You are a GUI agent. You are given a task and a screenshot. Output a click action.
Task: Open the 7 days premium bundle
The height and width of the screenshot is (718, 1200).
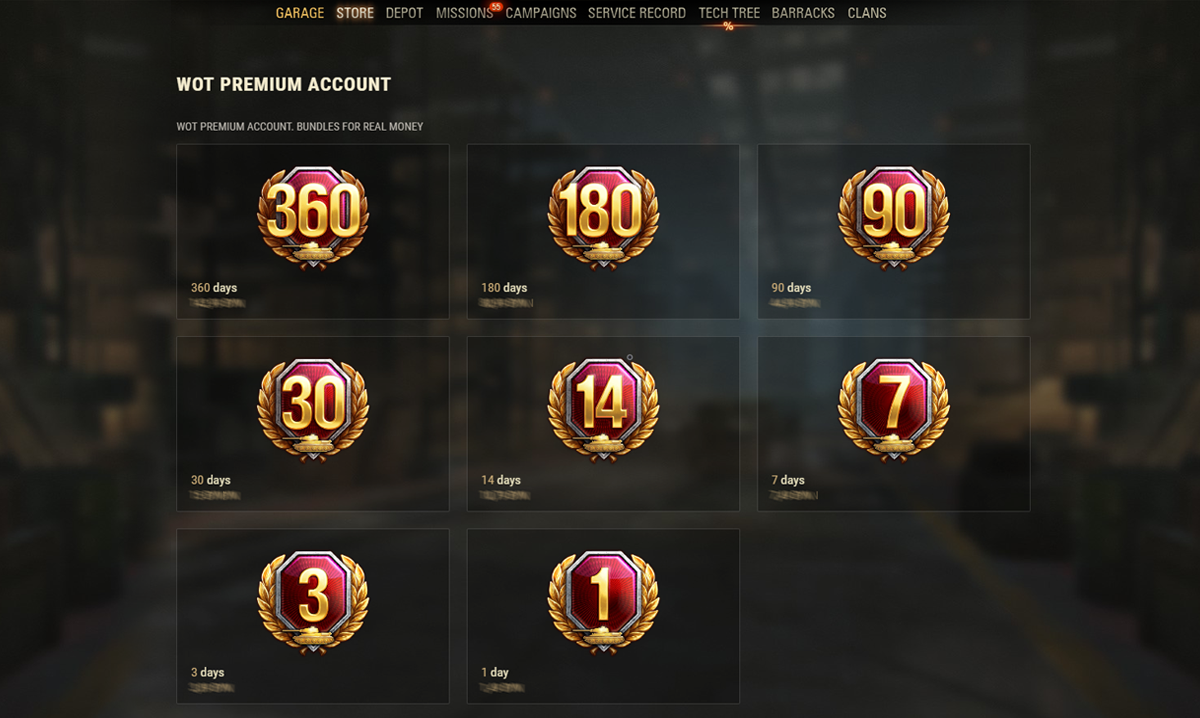[893, 424]
